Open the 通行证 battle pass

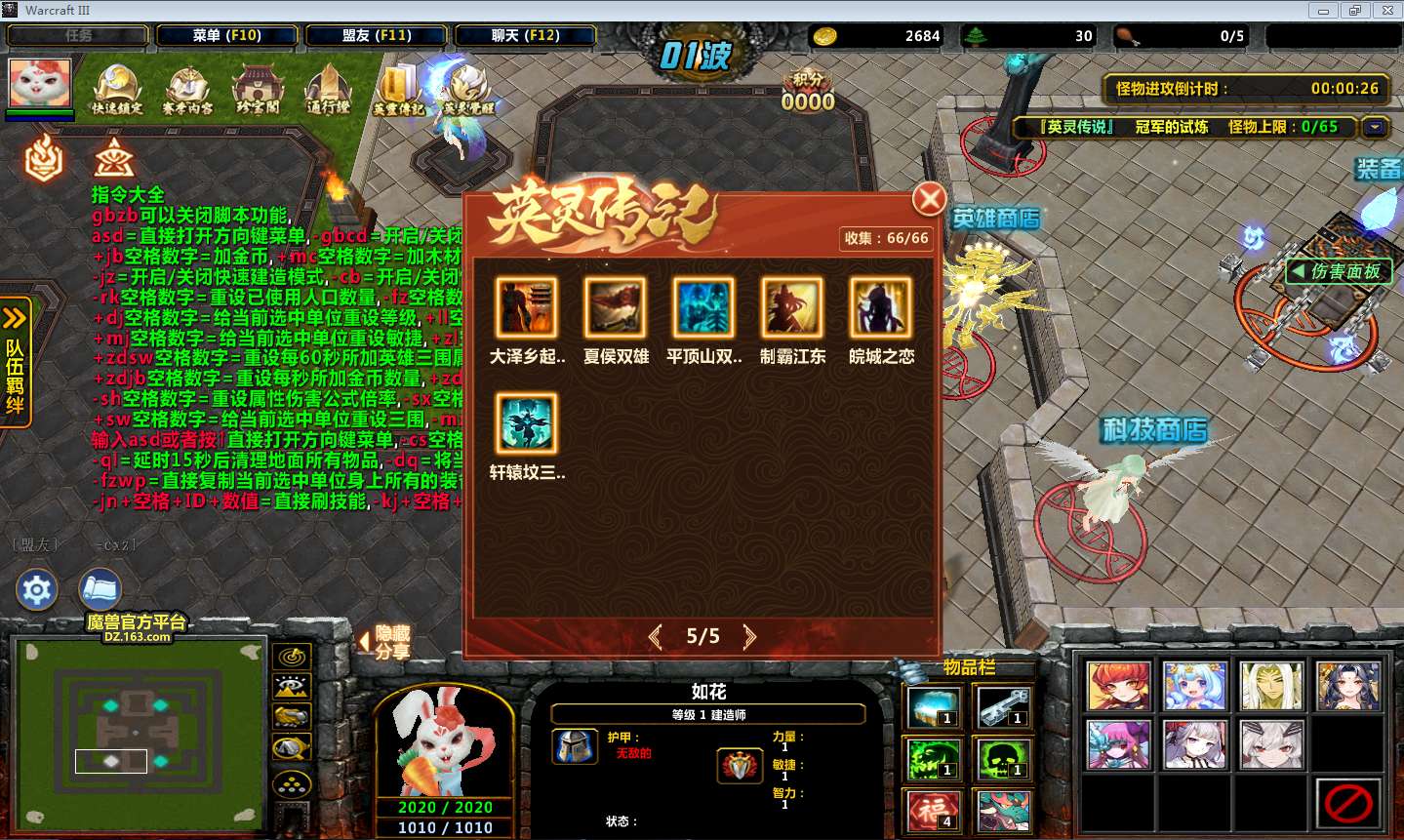pos(328,90)
